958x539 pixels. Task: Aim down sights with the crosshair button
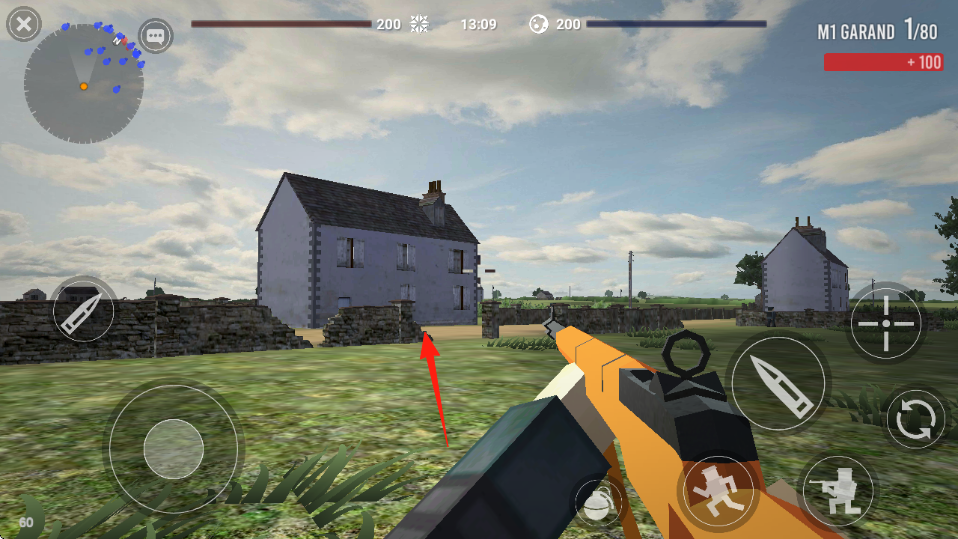(886, 323)
